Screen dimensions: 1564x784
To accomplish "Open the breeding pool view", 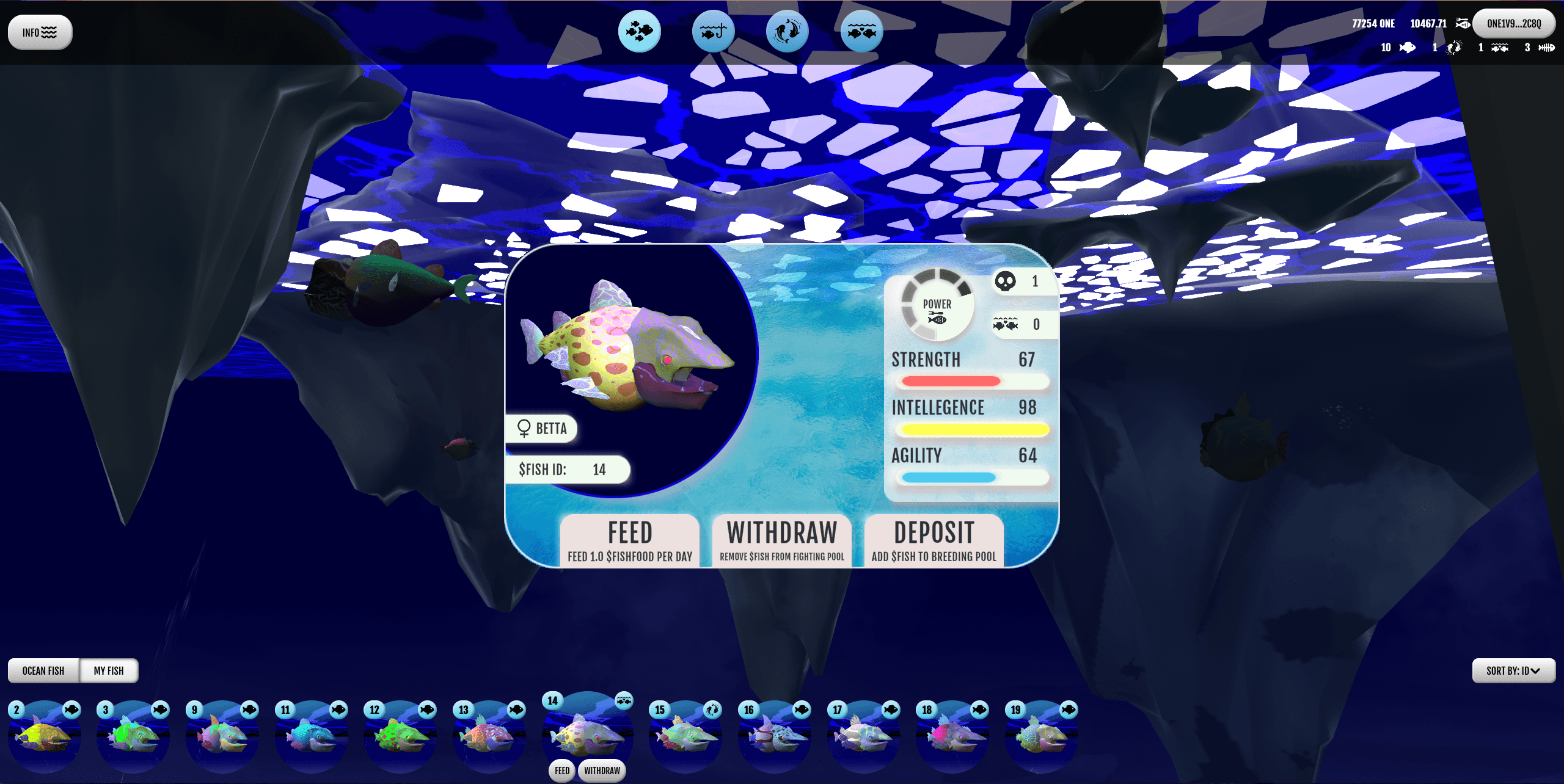I will [863, 32].
